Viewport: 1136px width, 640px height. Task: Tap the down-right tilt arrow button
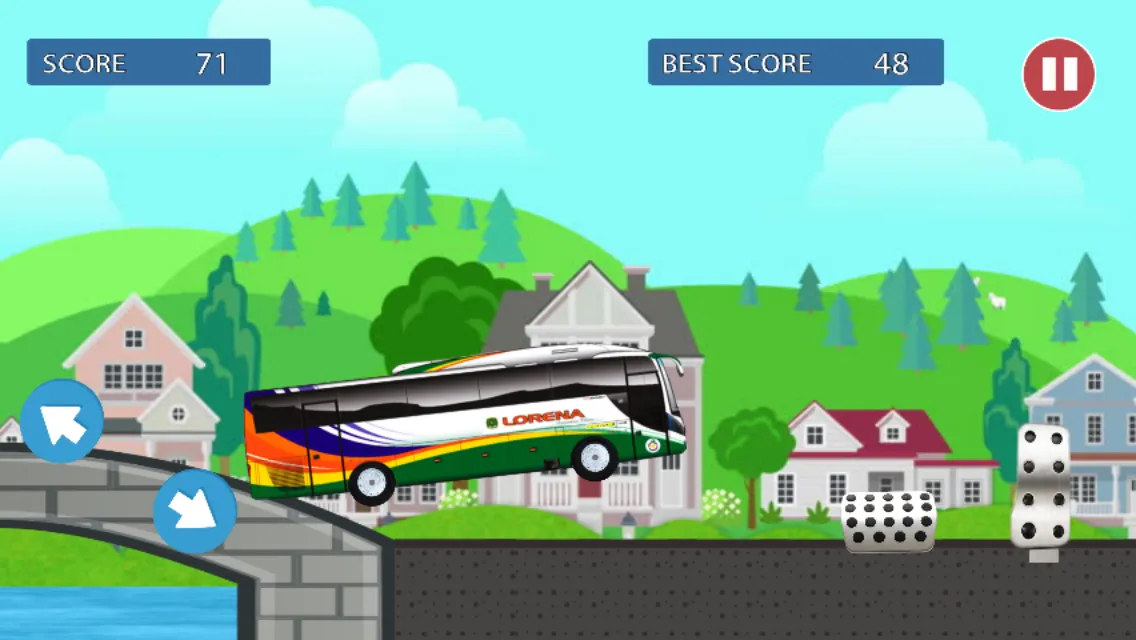[x=194, y=511]
